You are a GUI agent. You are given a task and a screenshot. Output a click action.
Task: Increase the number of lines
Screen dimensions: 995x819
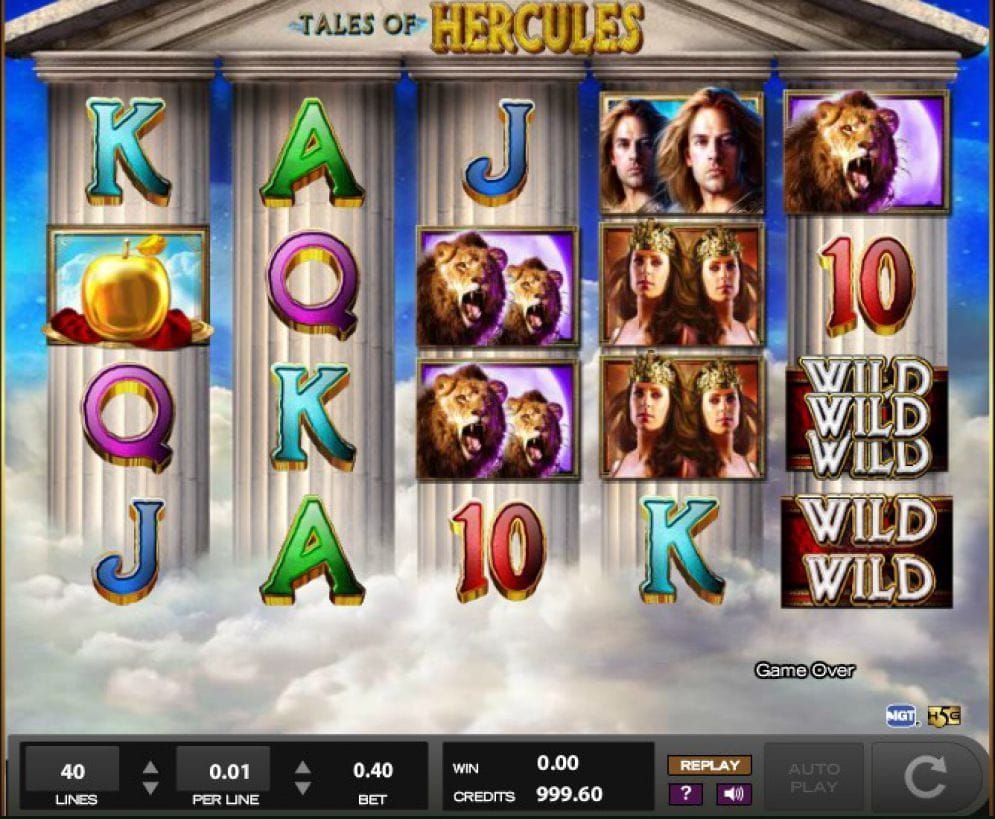[x=150, y=768]
